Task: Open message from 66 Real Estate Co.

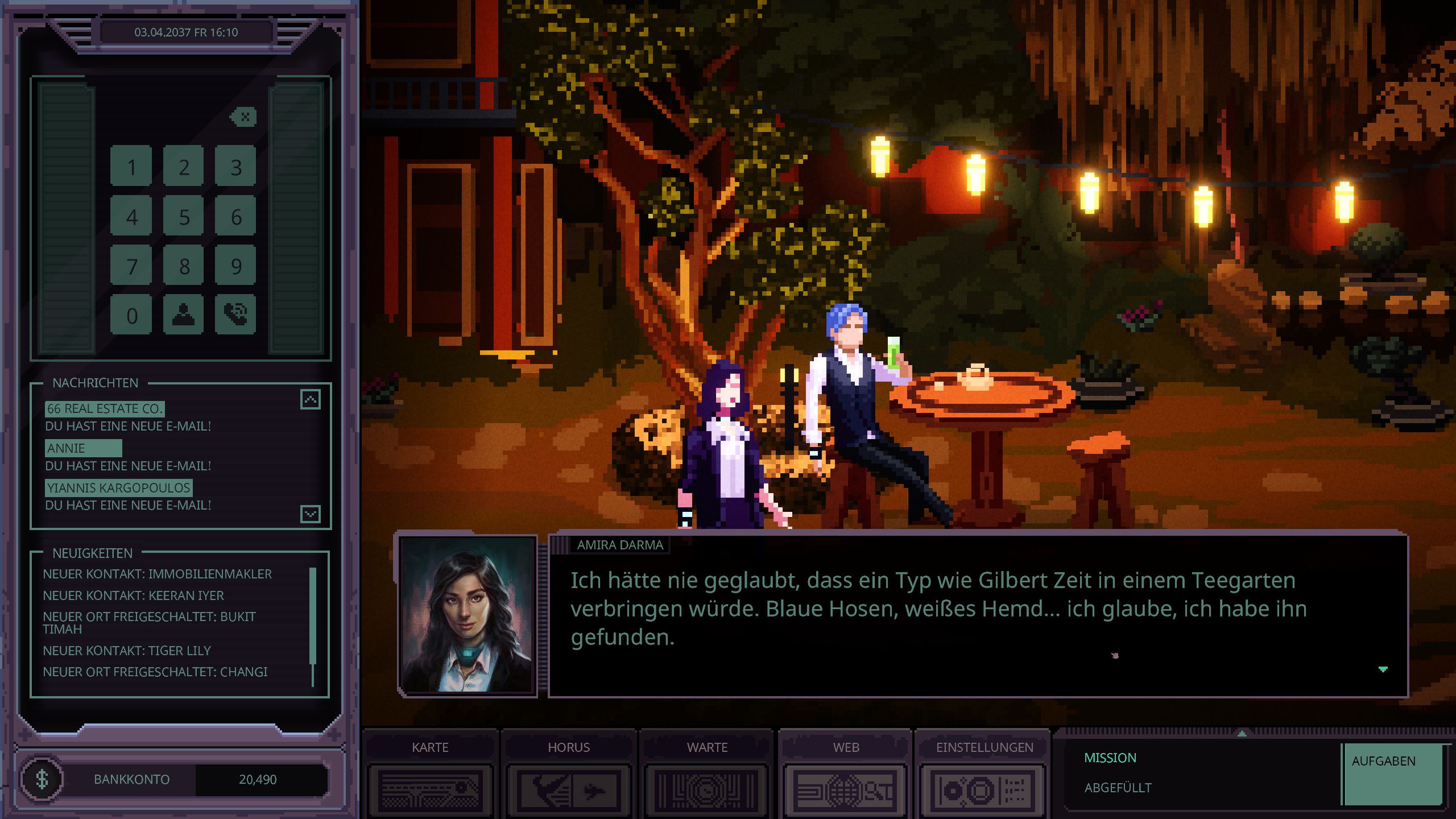Action: [105, 409]
